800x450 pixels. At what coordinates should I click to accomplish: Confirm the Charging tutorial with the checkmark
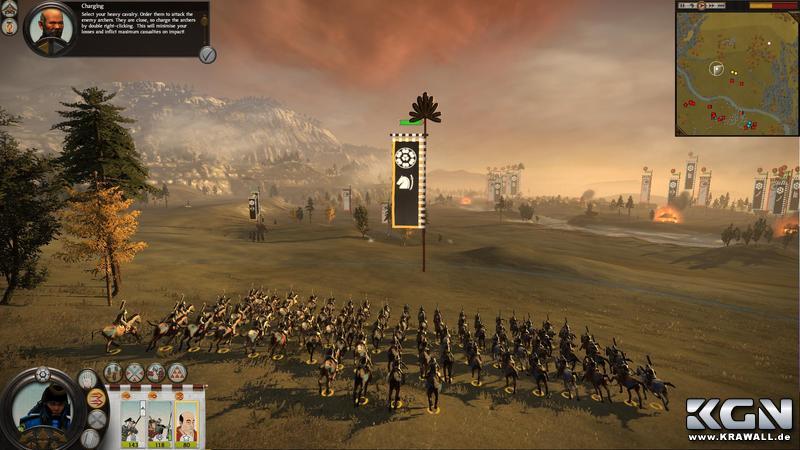(x=207, y=54)
